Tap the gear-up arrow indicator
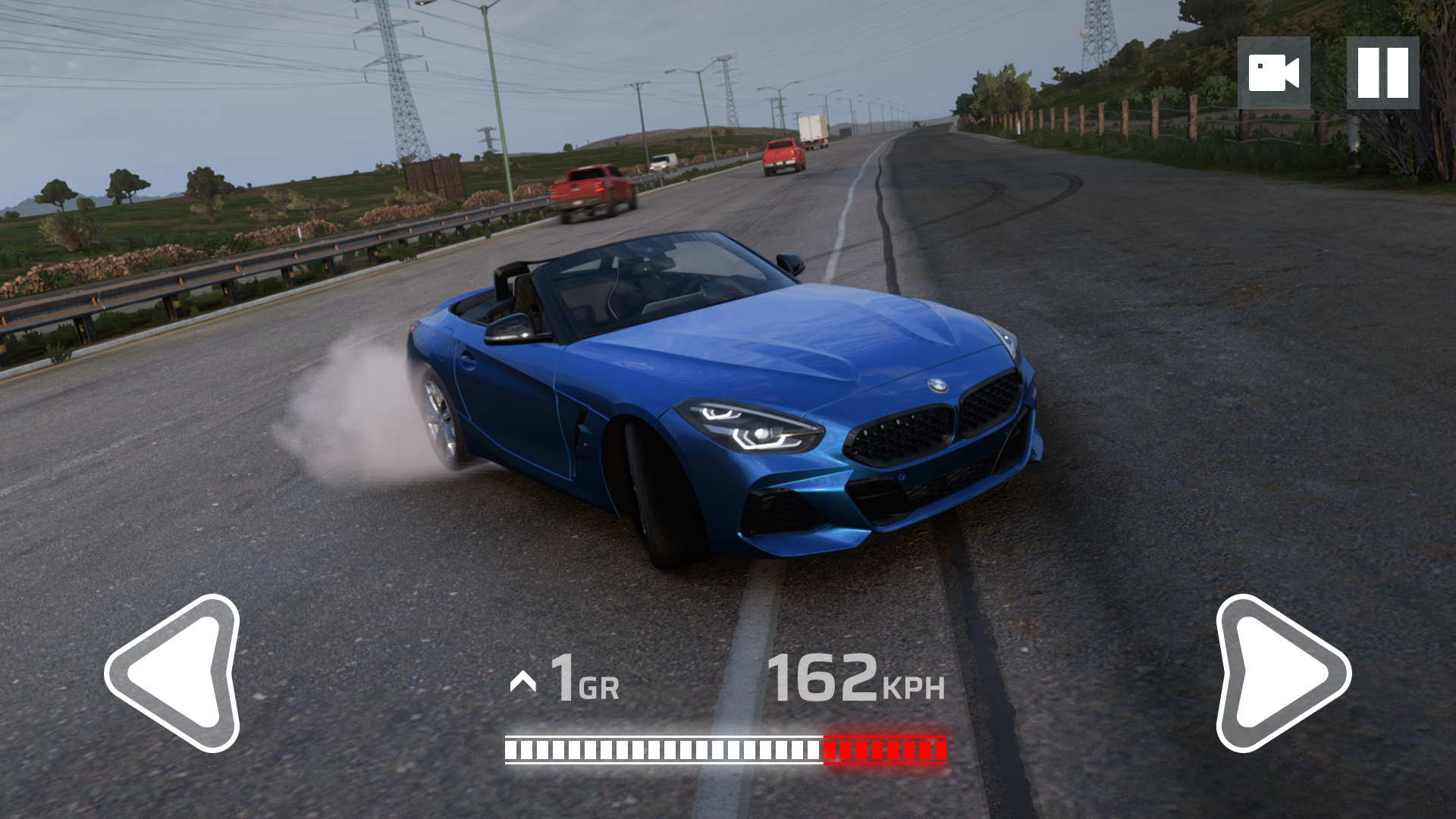 point(523,682)
